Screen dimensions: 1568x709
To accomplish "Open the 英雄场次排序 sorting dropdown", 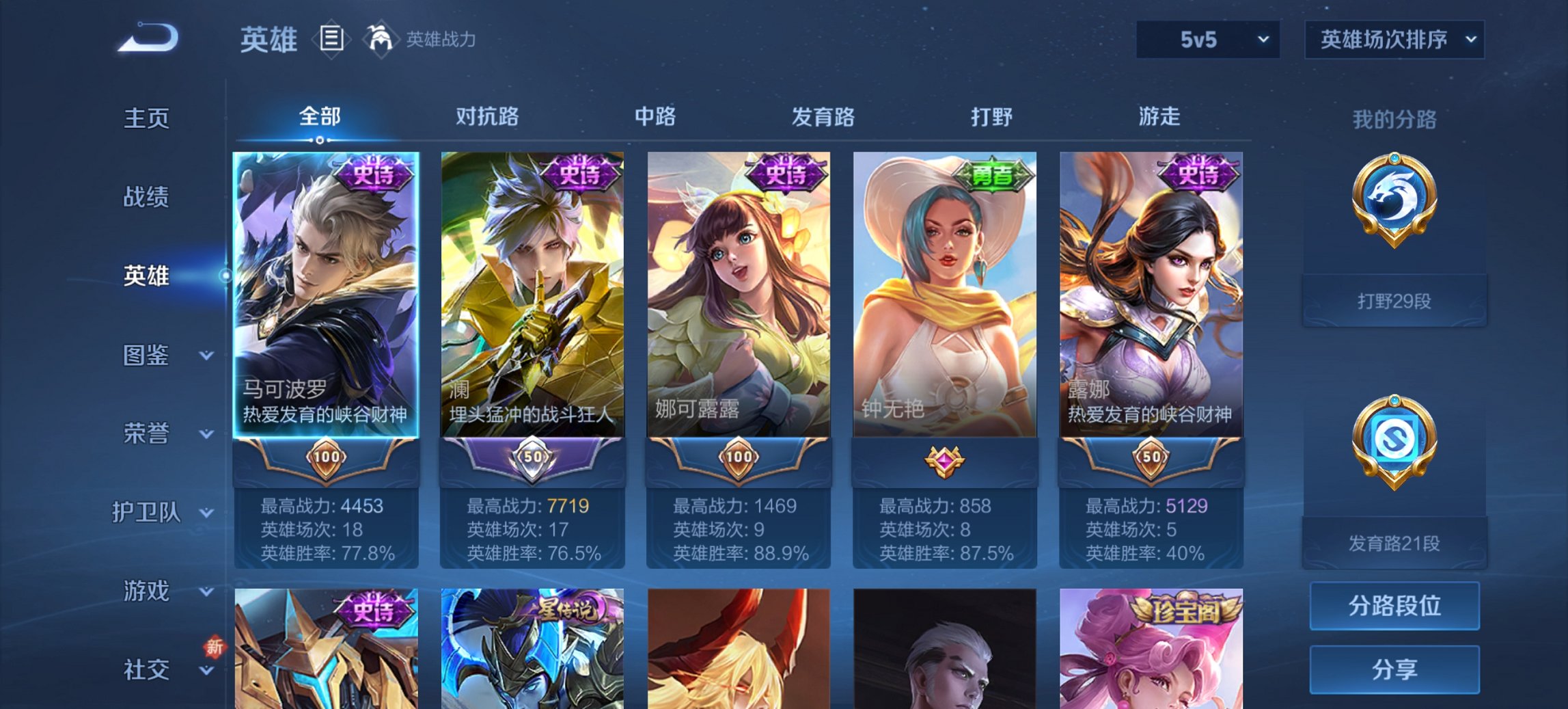I will tap(1394, 40).
